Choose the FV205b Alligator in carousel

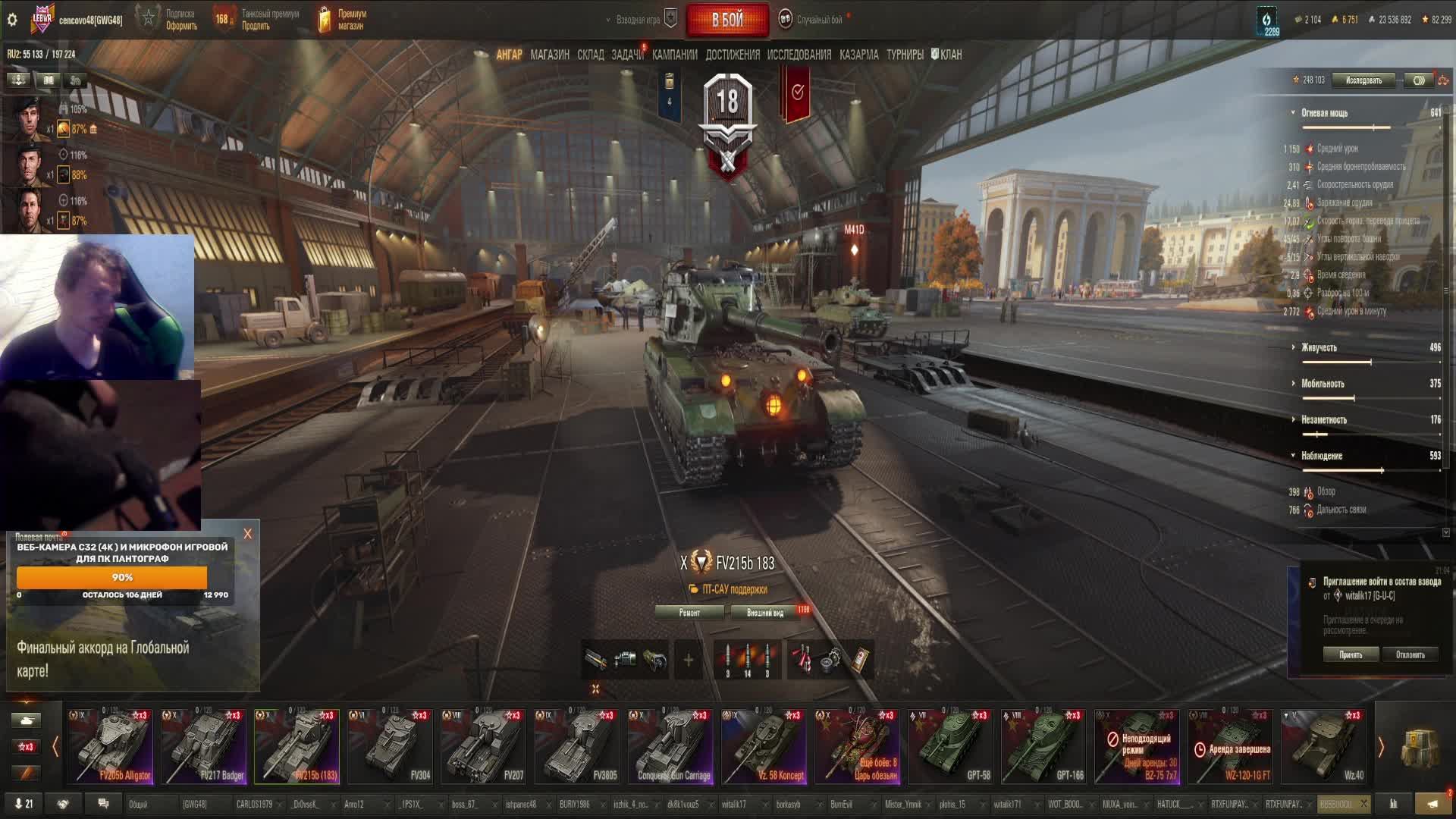[111, 746]
